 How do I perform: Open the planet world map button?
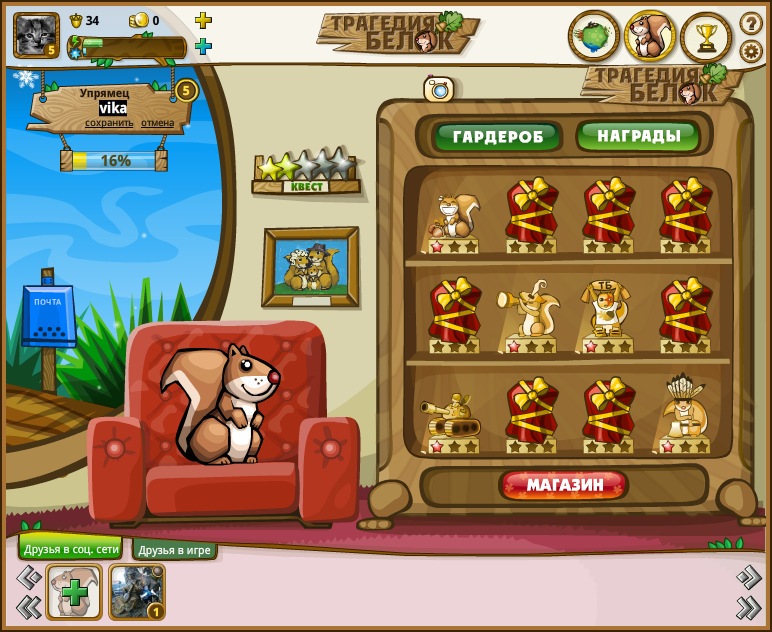pyautogui.click(x=594, y=37)
